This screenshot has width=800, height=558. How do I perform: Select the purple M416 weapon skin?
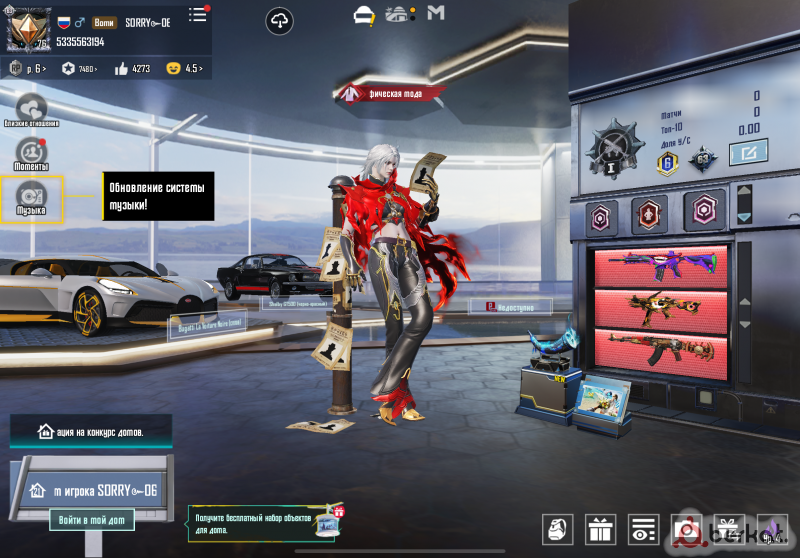[x=660, y=266]
